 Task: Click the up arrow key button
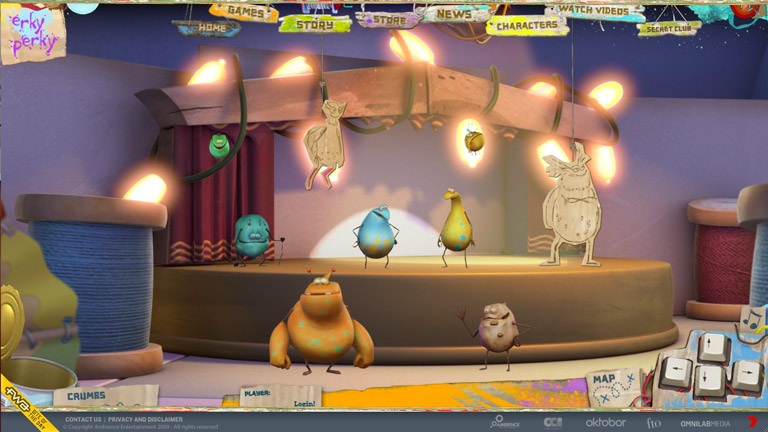[x=709, y=347]
